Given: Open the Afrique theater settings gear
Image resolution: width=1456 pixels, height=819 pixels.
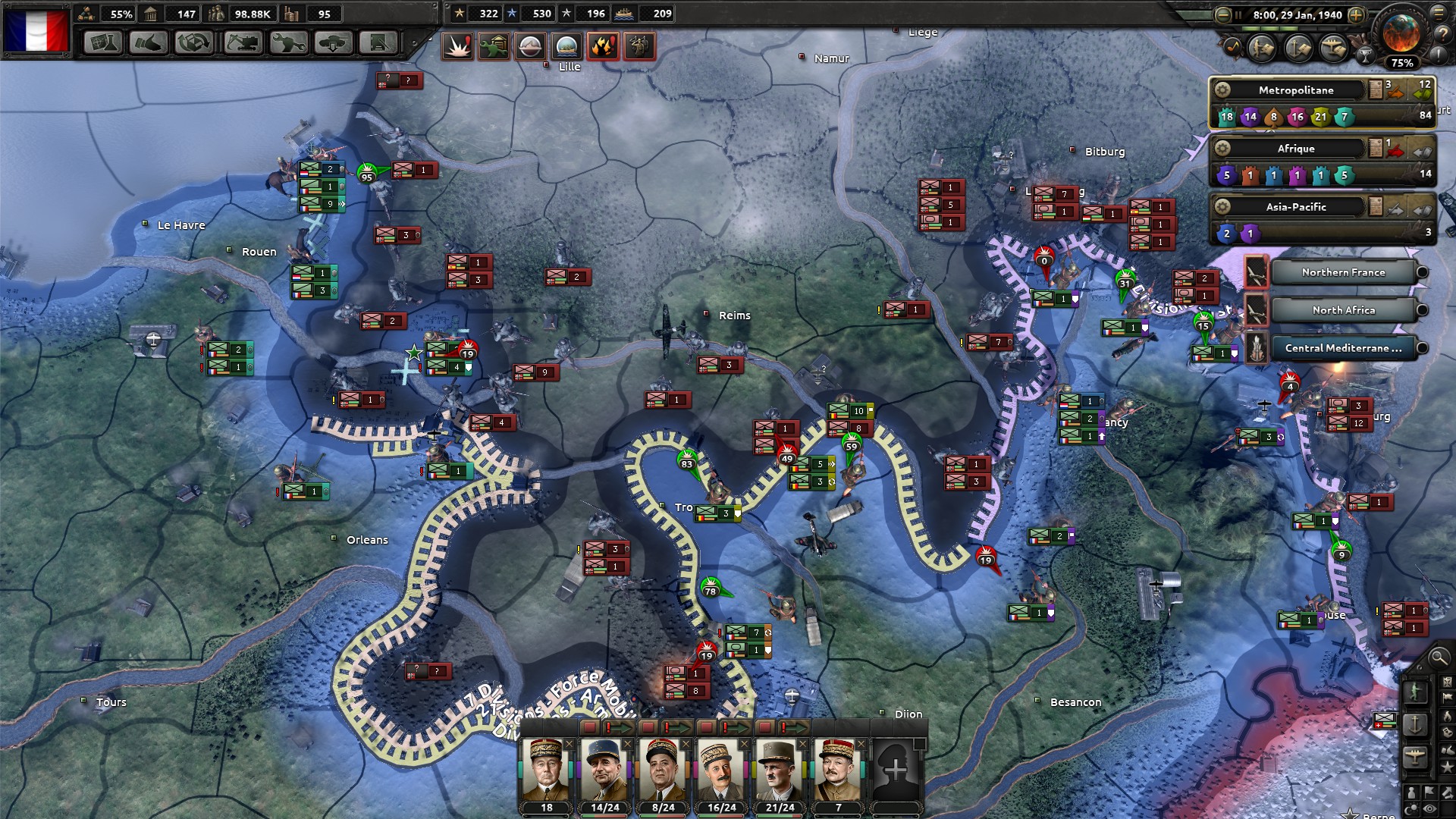Looking at the screenshot, I should pos(1222,149).
